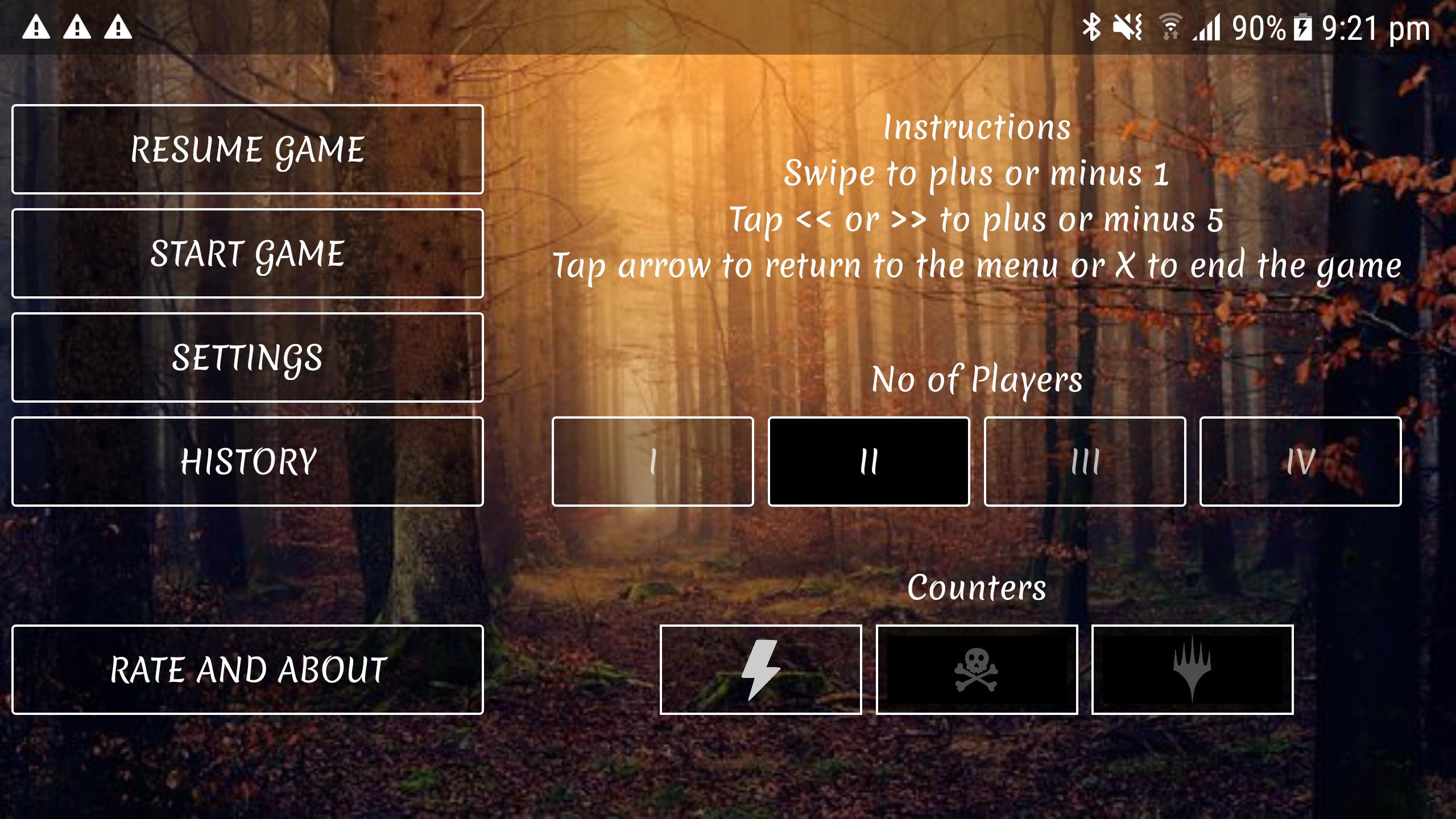Viewport: 1456px width, 819px height.
Task: Select one player (I)
Action: 652,461
